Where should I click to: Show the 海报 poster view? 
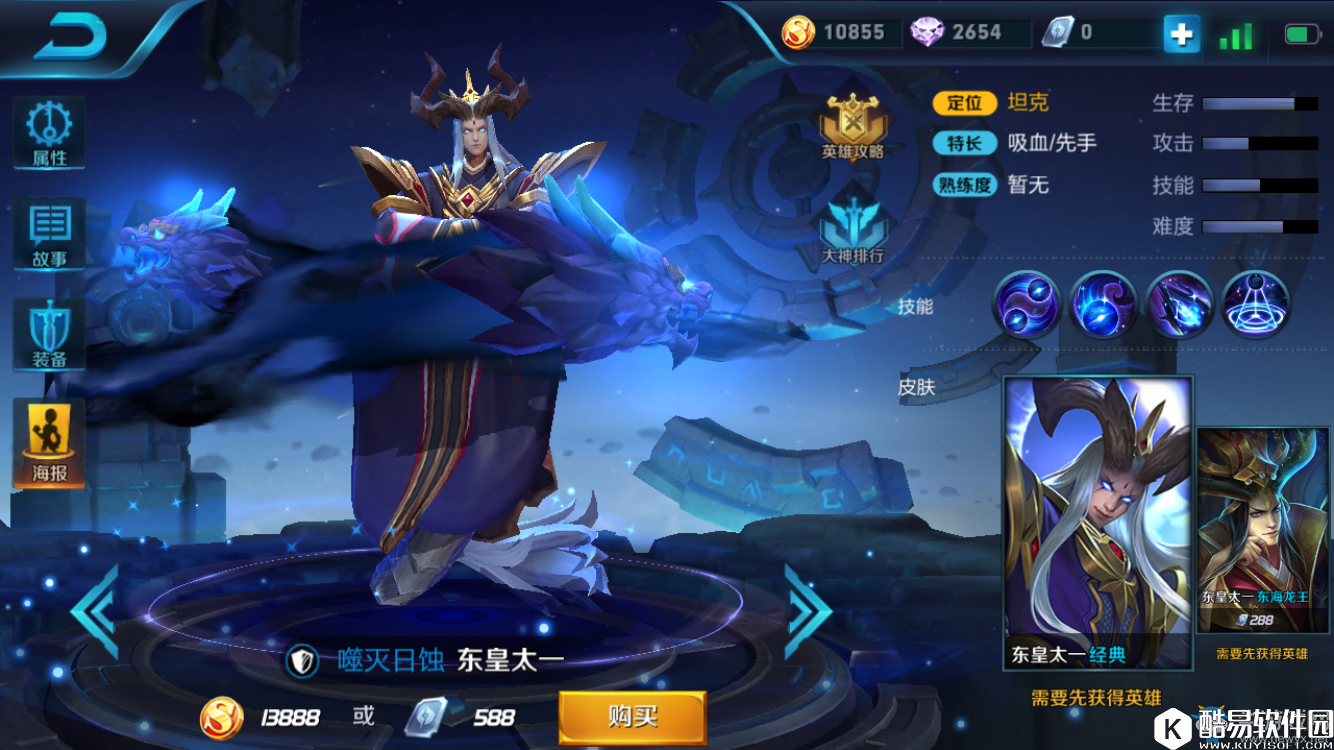click(x=49, y=444)
